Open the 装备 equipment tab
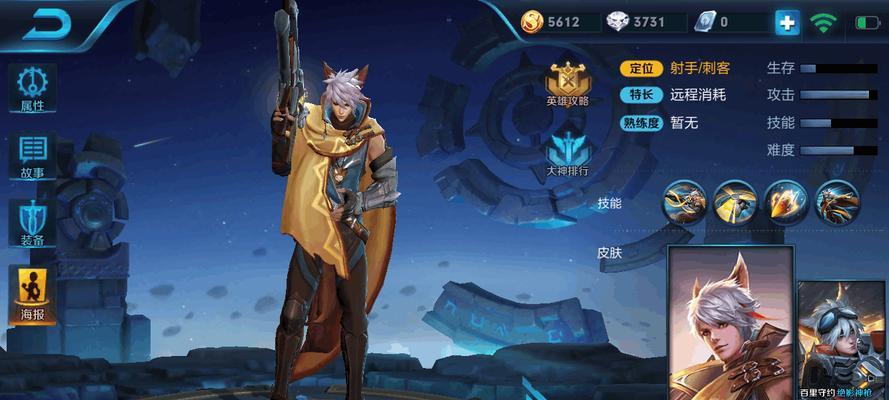Viewport: 889px width, 400px height. pyautogui.click(x=33, y=224)
